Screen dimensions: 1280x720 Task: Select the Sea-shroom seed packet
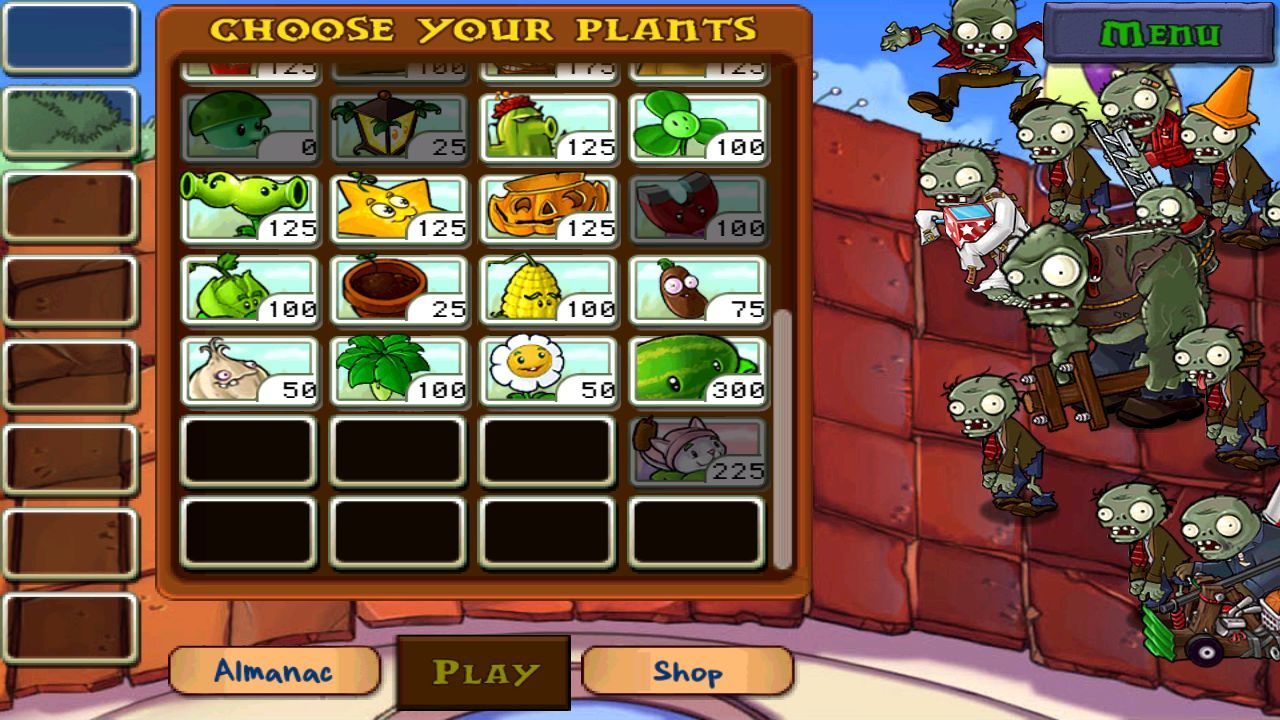pos(250,125)
